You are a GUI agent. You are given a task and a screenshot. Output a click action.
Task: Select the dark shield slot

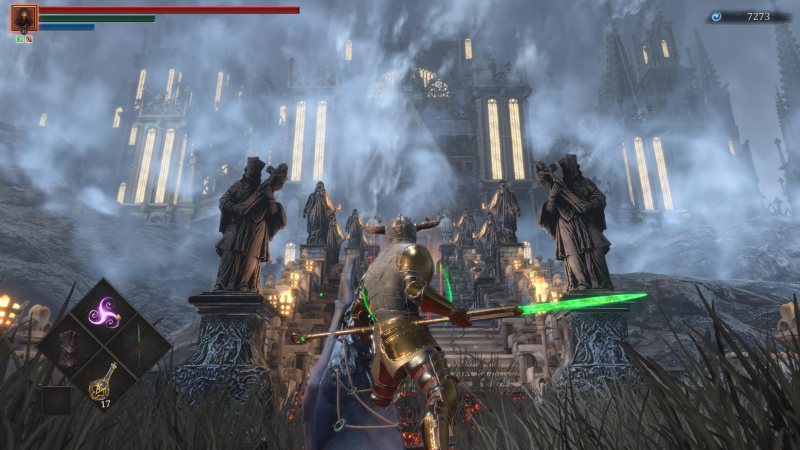coord(69,347)
